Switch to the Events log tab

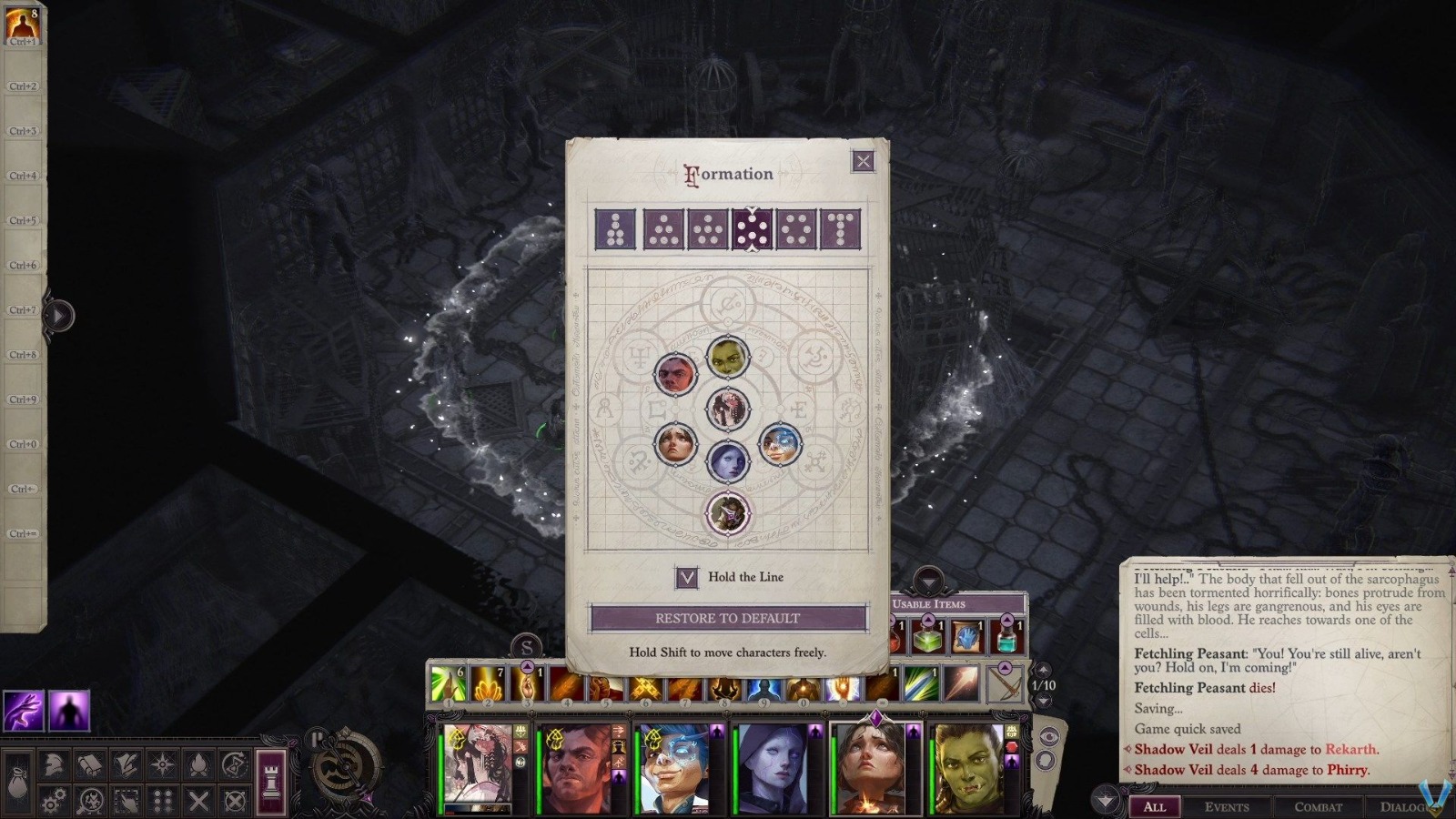tap(1229, 807)
